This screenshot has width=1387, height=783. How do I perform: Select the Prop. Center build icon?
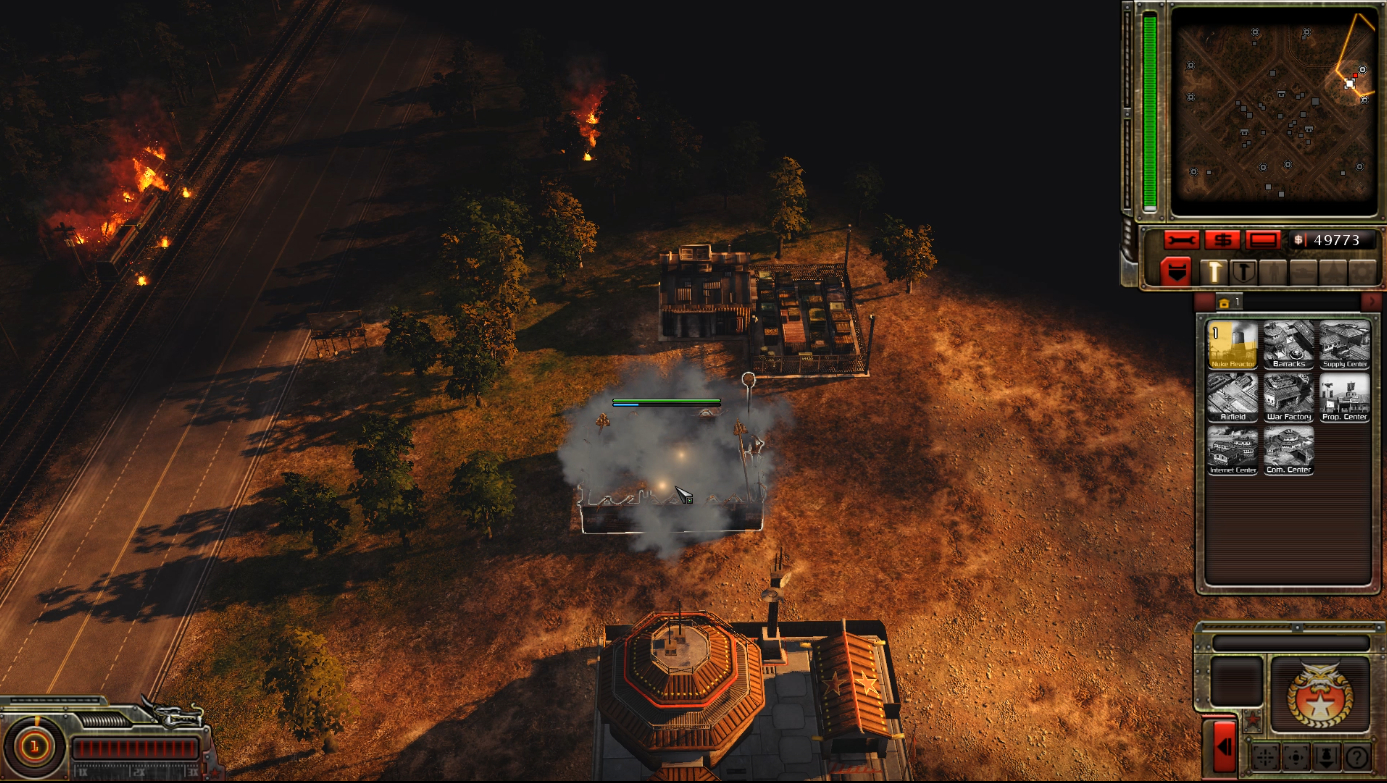click(1344, 397)
